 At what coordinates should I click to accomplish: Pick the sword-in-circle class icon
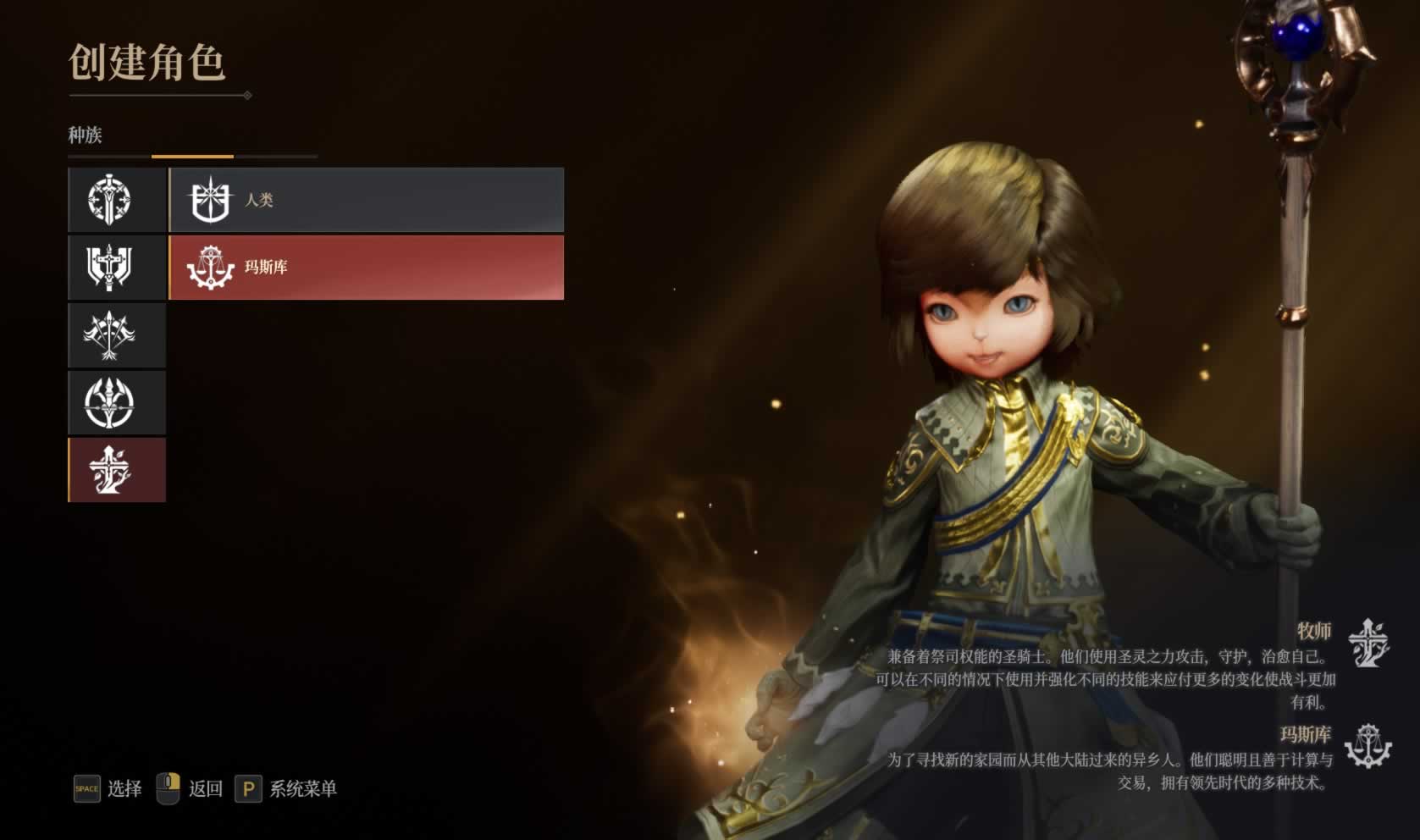pyautogui.click(x=117, y=200)
